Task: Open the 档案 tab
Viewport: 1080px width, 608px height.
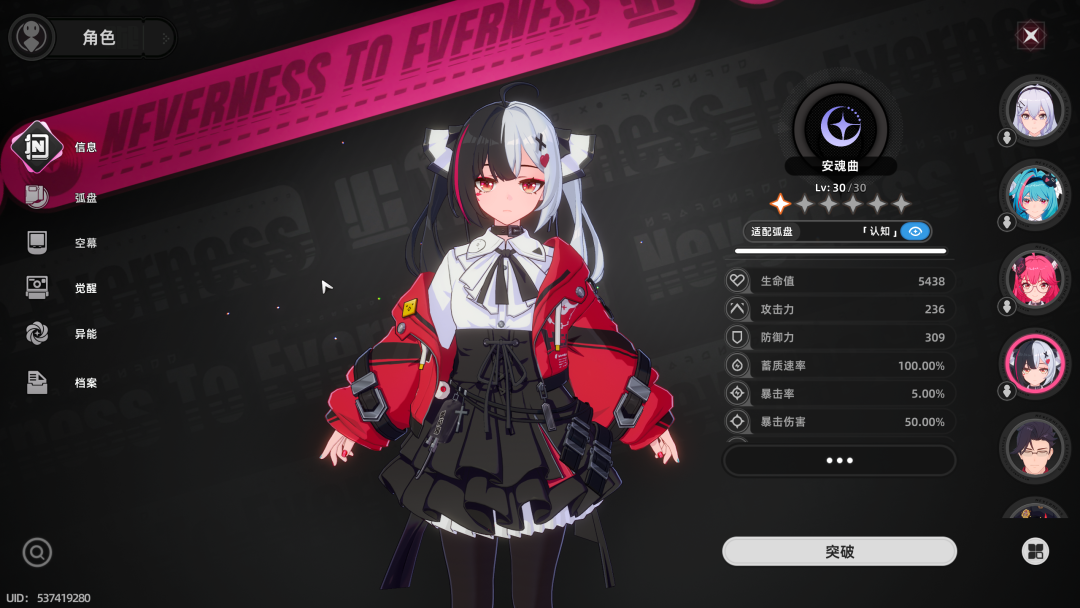Action: pyautogui.click(x=60, y=382)
